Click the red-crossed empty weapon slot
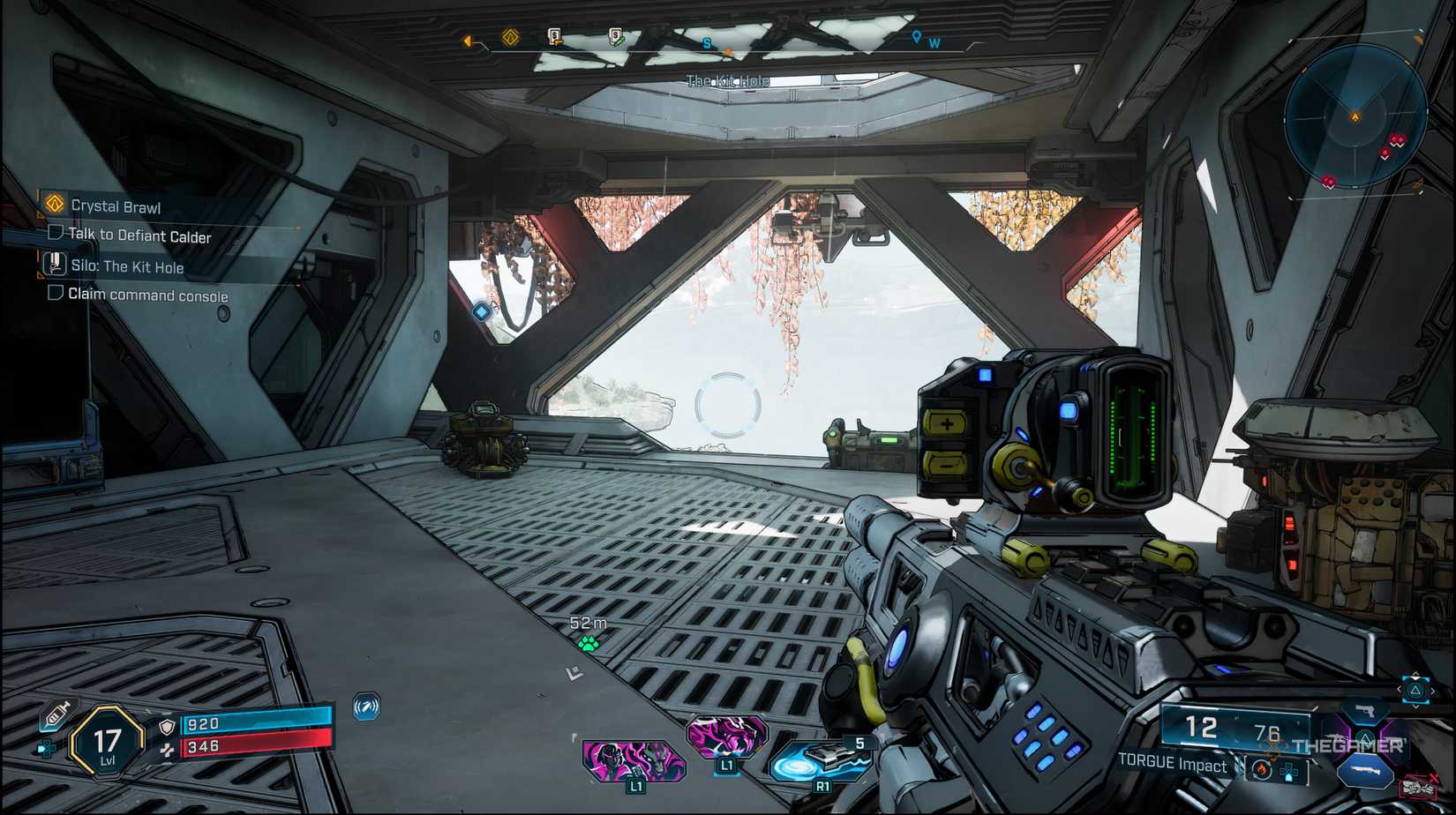Image resolution: width=1456 pixels, height=815 pixels. click(1419, 785)
